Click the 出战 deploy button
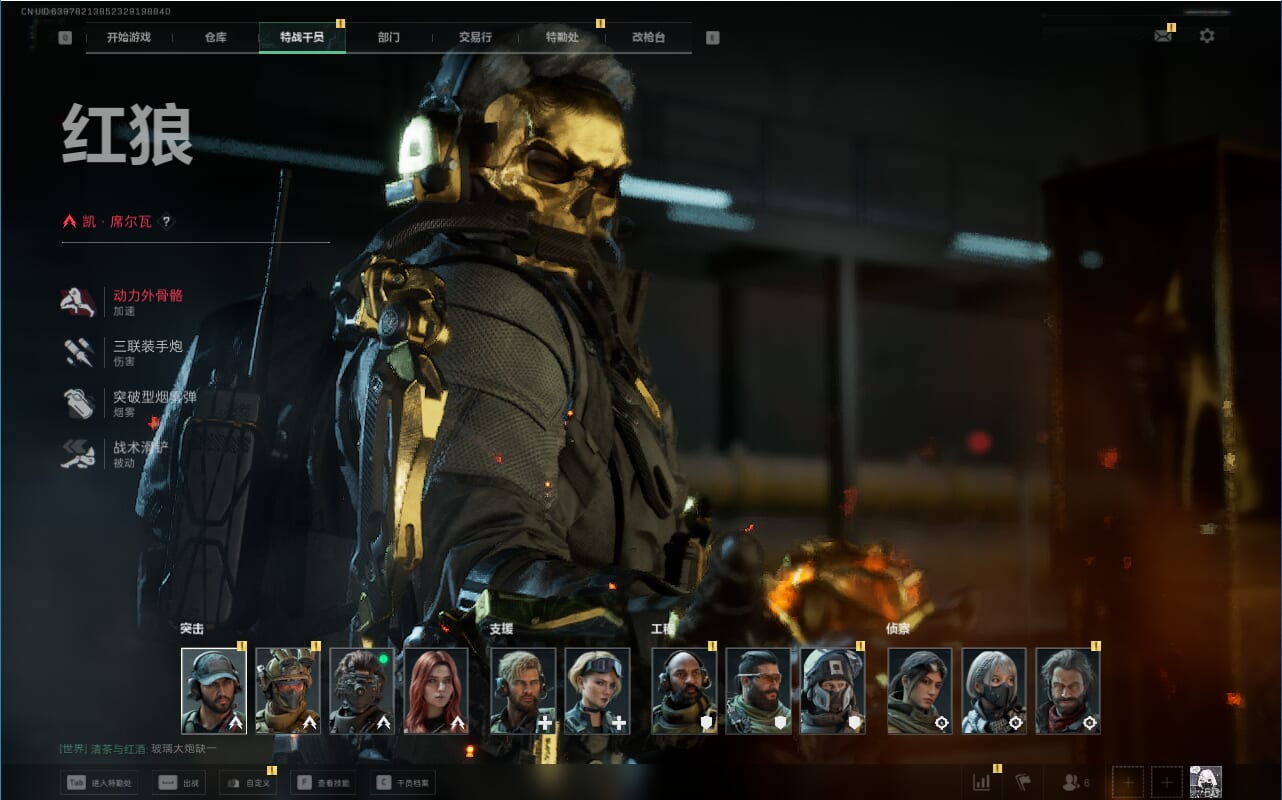Viewport: 1282px width, 800px height. coord(179,783)
